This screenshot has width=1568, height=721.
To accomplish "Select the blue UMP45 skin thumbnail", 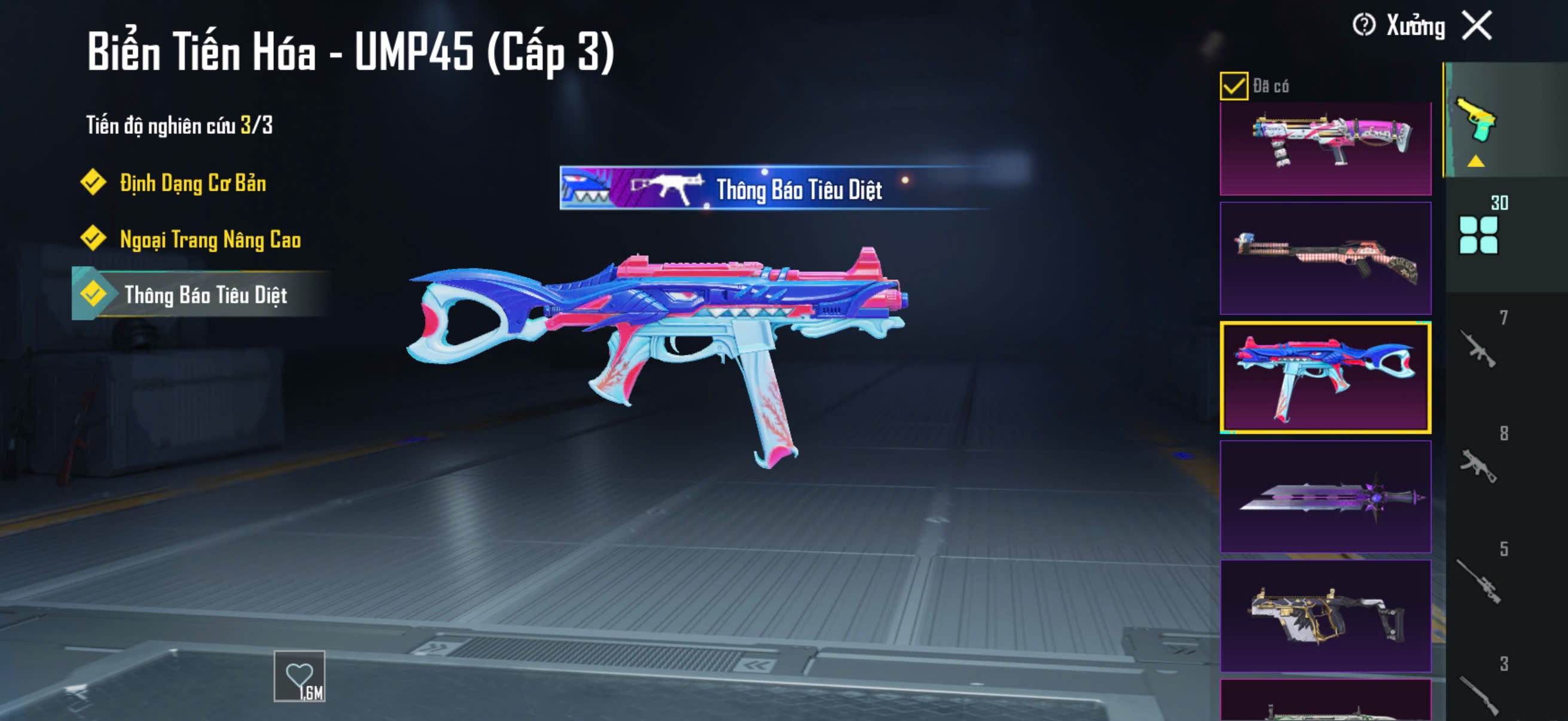I will click(1325, 378).
